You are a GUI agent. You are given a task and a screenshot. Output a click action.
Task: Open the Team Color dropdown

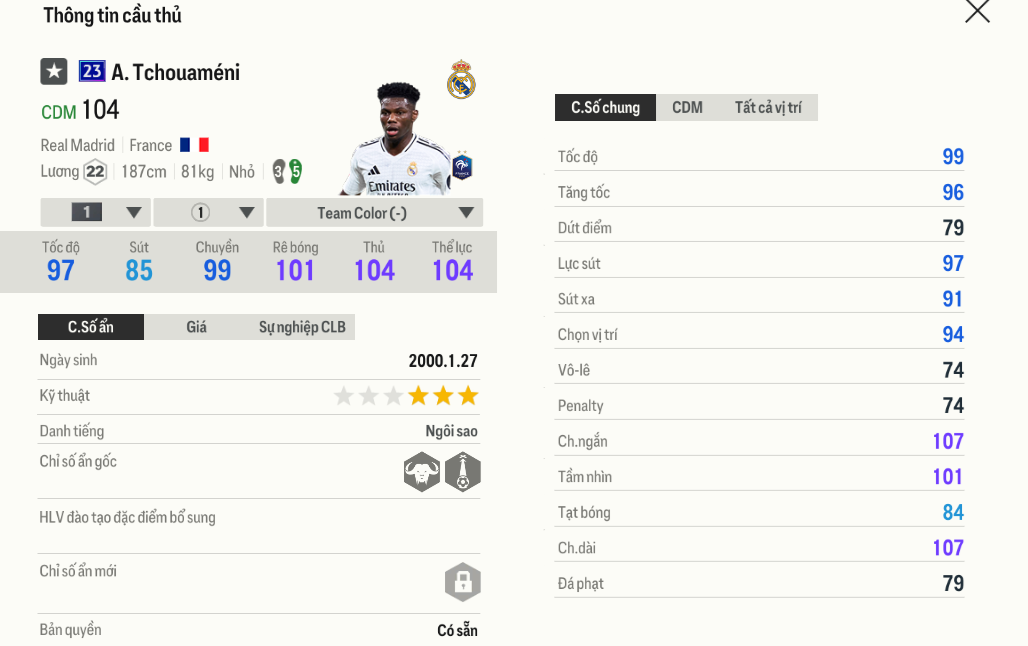(375, 213)
